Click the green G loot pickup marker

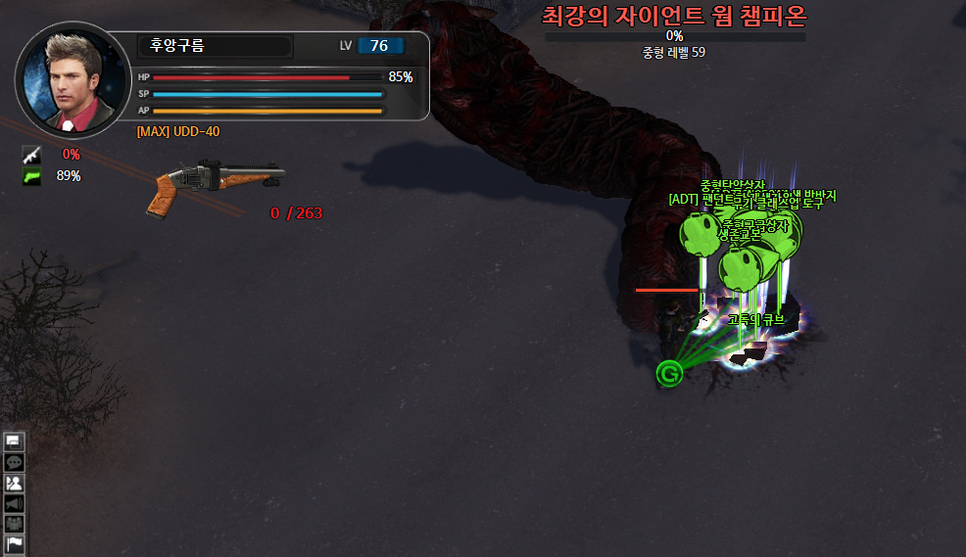(669, 374)
